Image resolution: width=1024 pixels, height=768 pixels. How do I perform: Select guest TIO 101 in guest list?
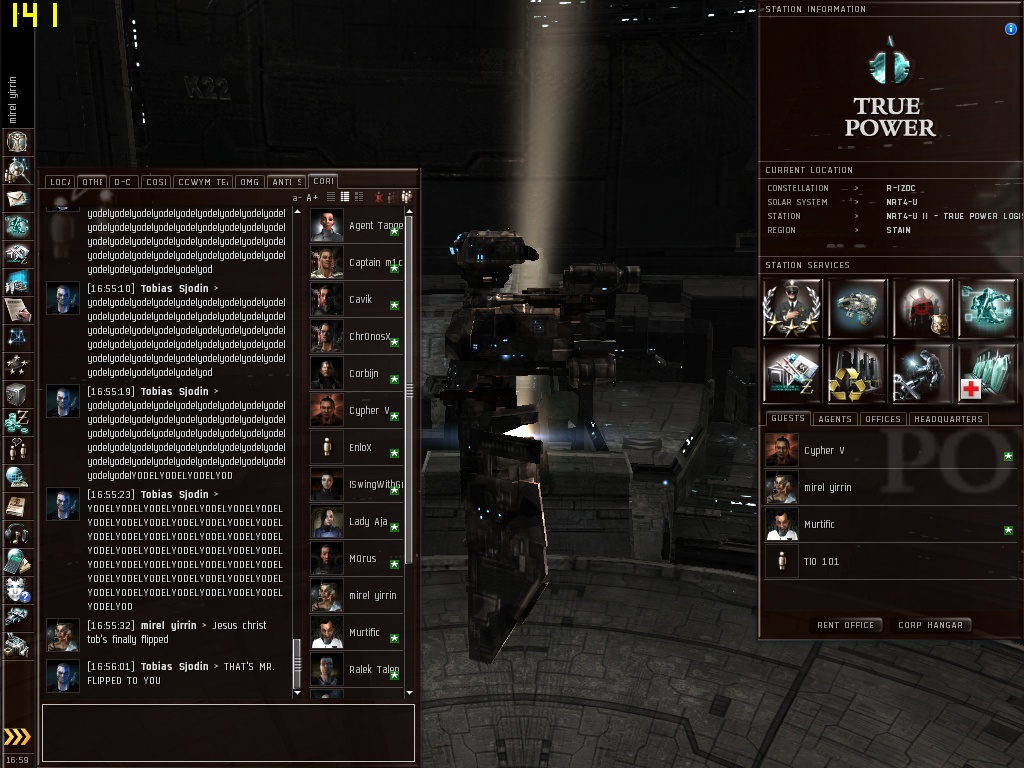pyautogui.click(x=821, y=561)
